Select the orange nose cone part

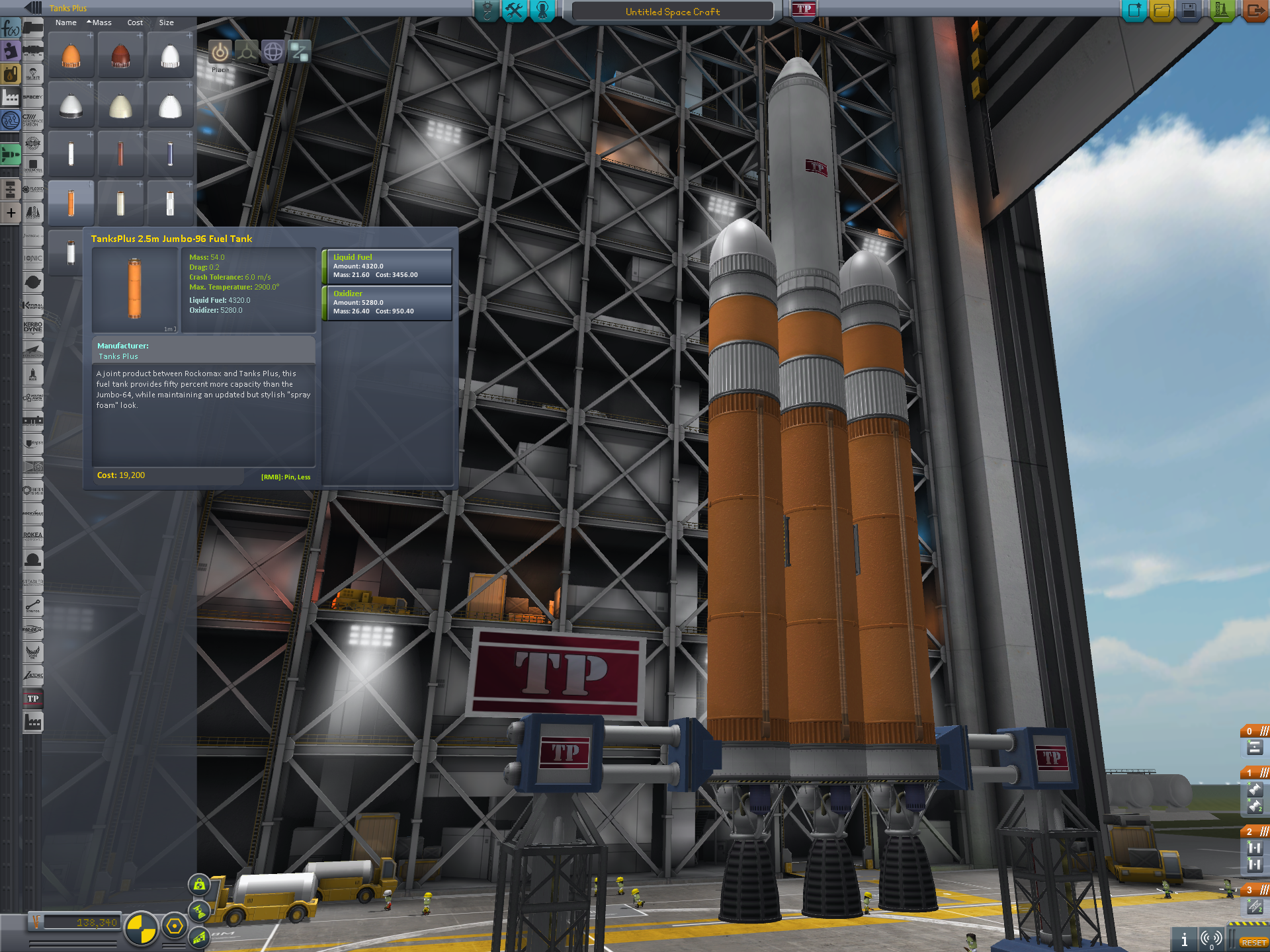coord(71,56)
